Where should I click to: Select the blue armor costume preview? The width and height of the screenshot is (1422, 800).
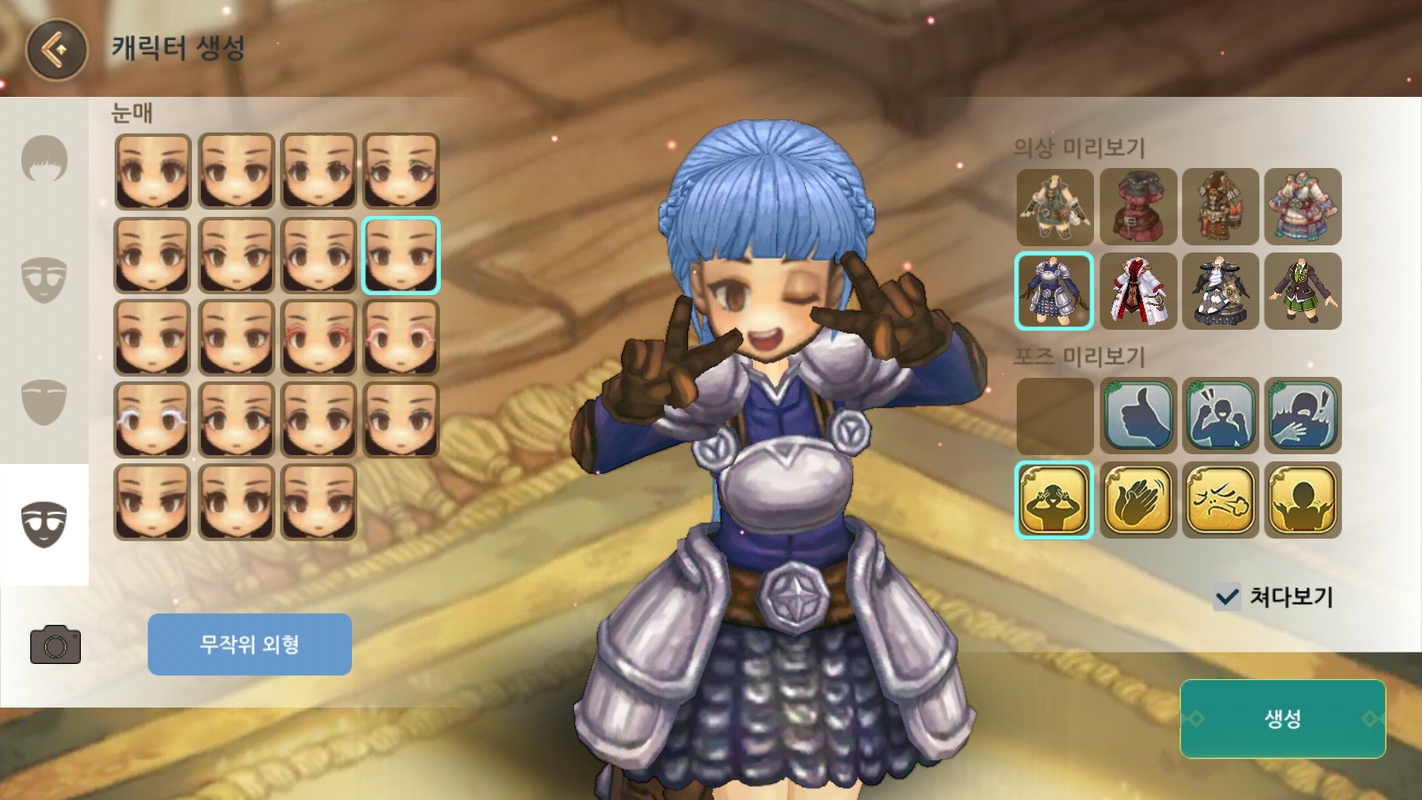pos(1055,291)
